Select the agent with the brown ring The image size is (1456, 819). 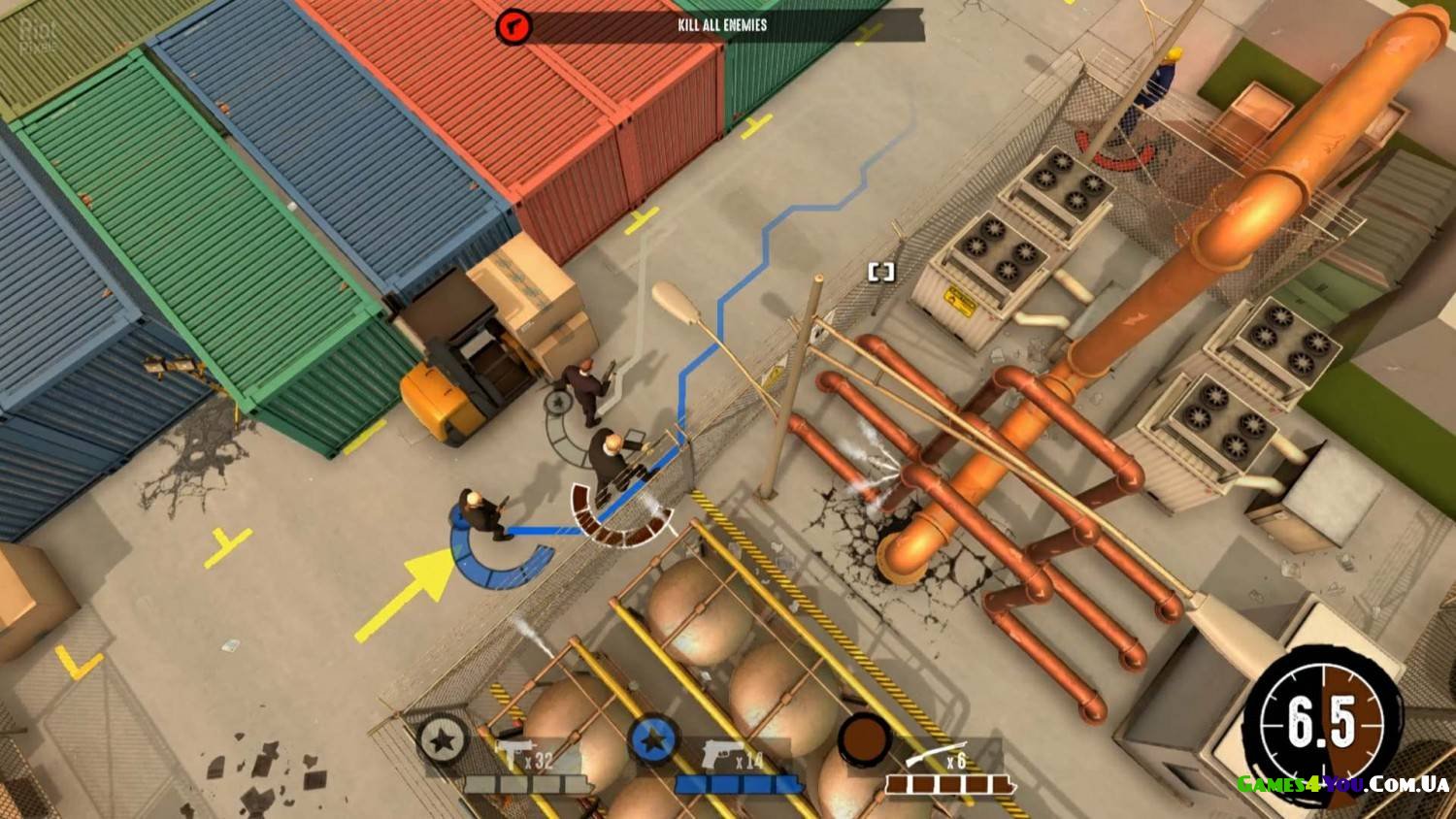pyautogui.click(x=613, y=460)
